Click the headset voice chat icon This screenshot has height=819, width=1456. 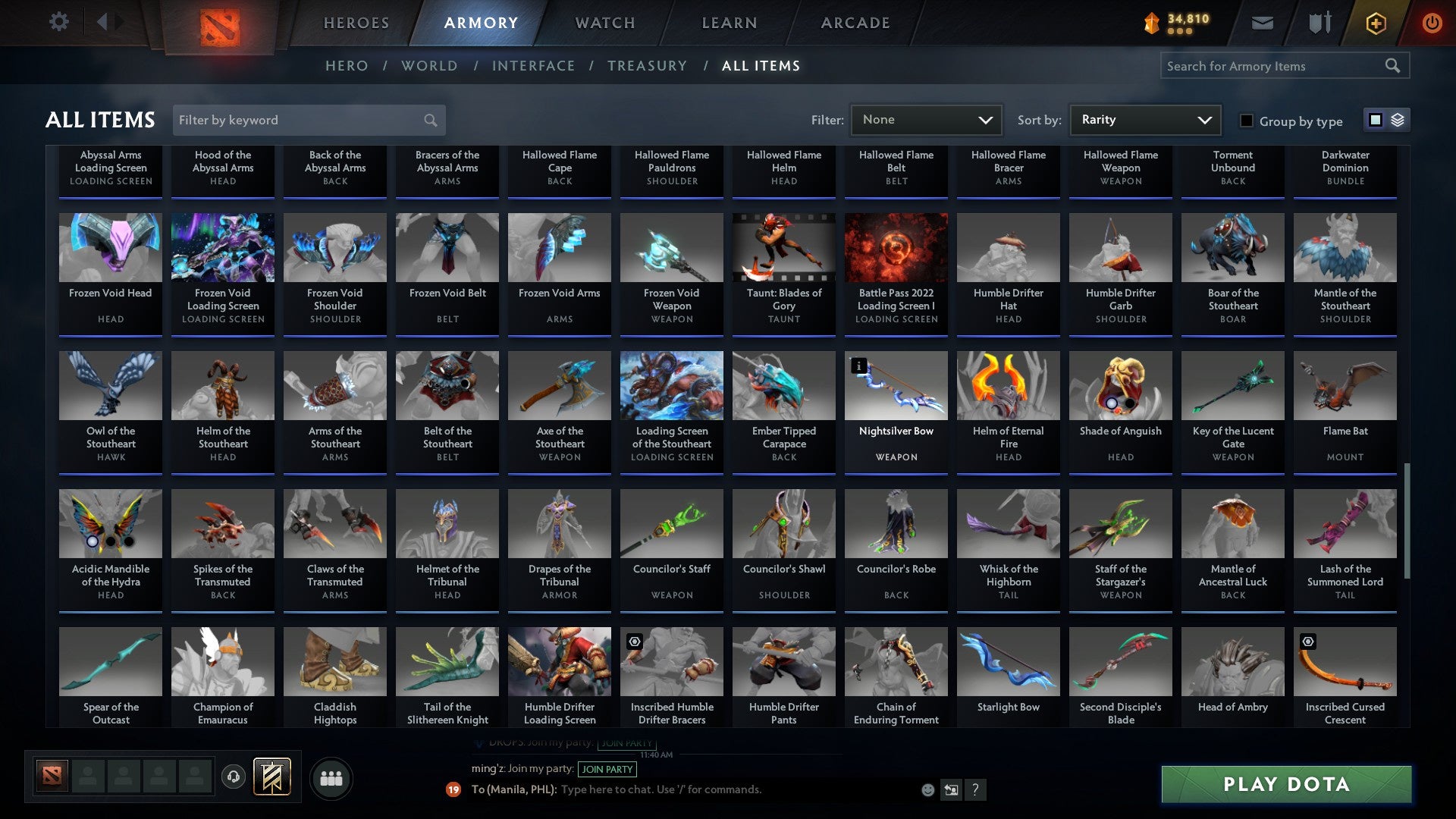click(233, 777)
